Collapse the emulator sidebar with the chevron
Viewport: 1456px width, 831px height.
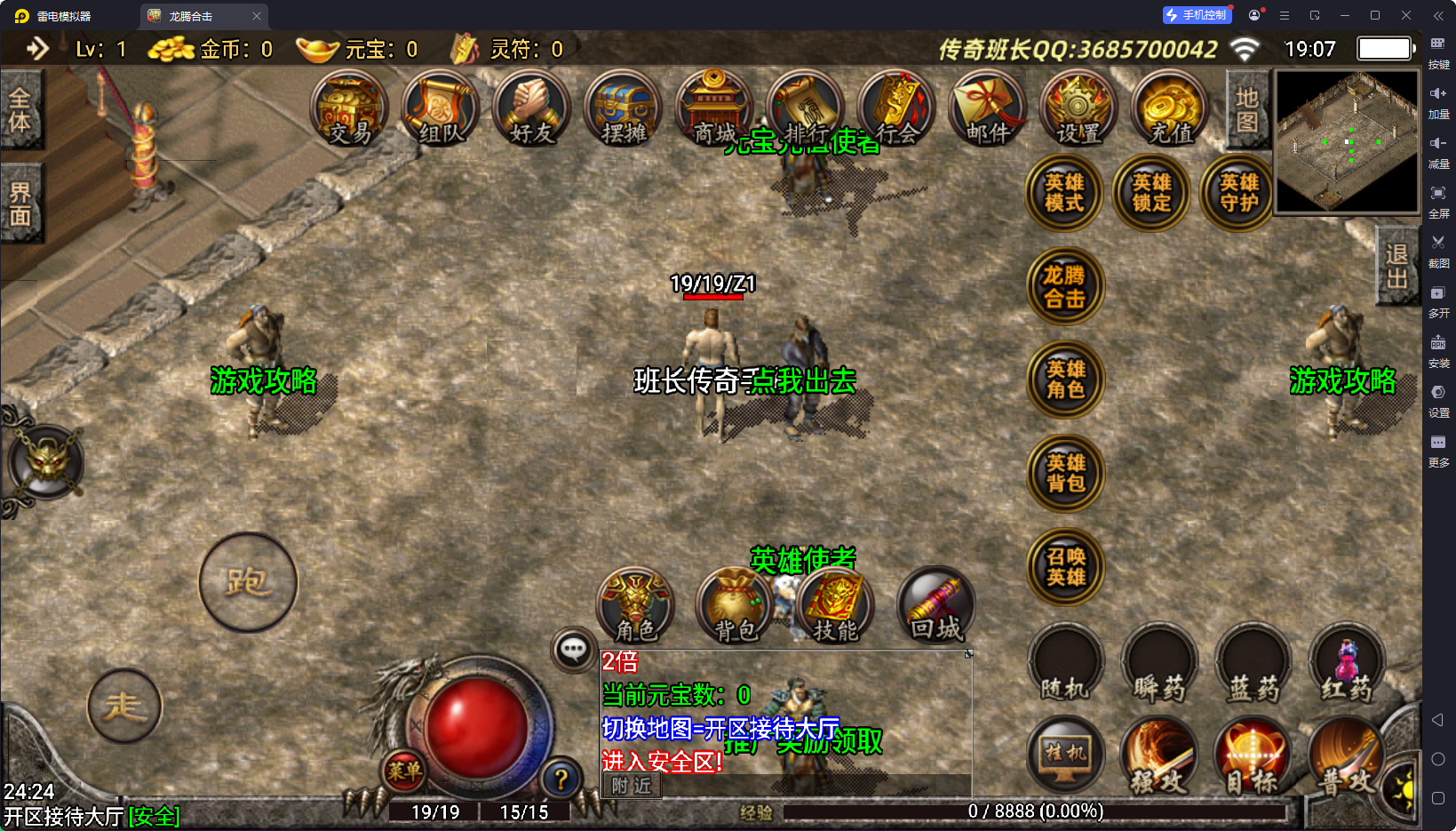click(1438, 15)
